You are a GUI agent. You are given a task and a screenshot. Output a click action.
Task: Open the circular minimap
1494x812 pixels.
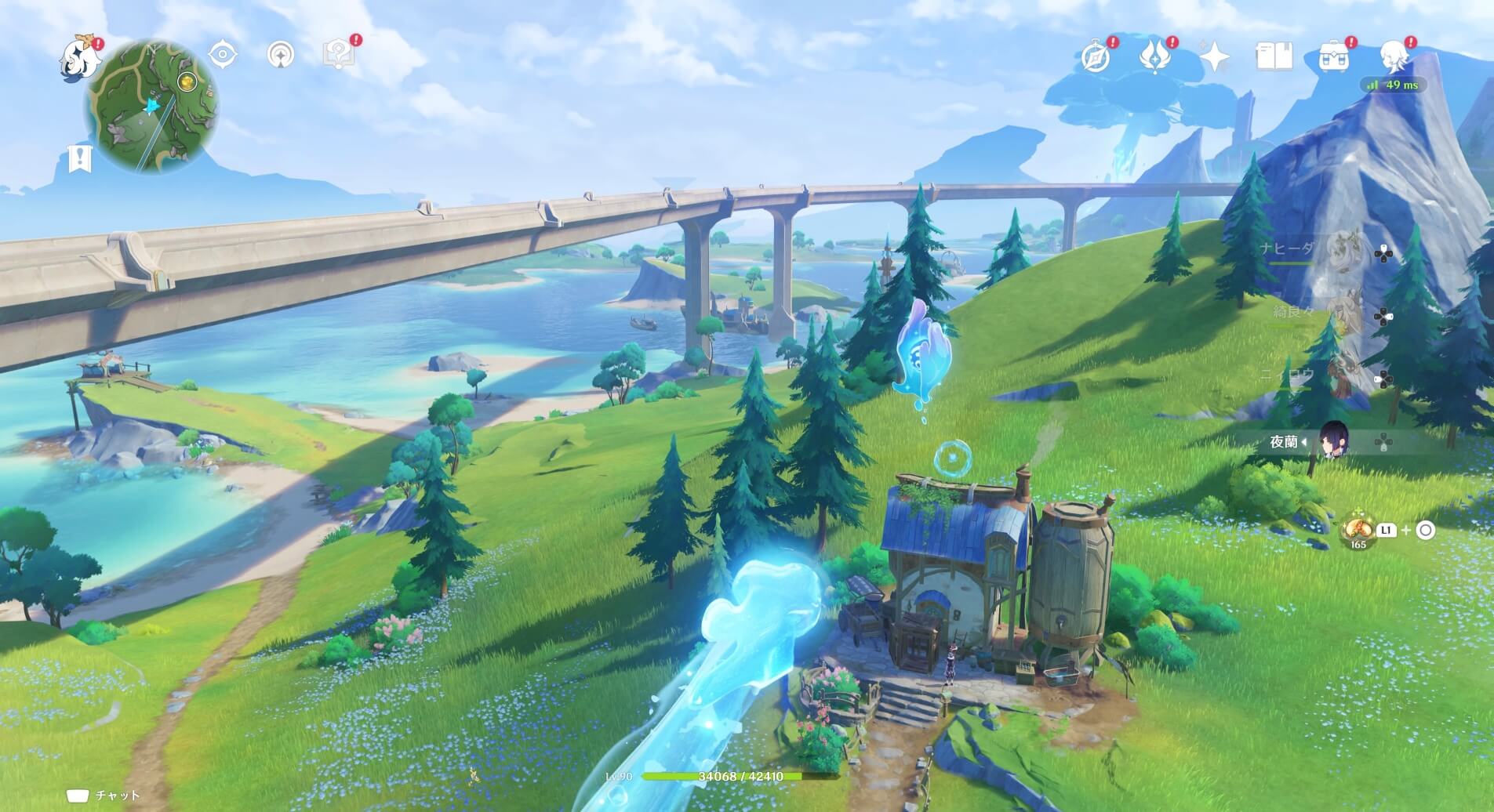tap(152, 106)
